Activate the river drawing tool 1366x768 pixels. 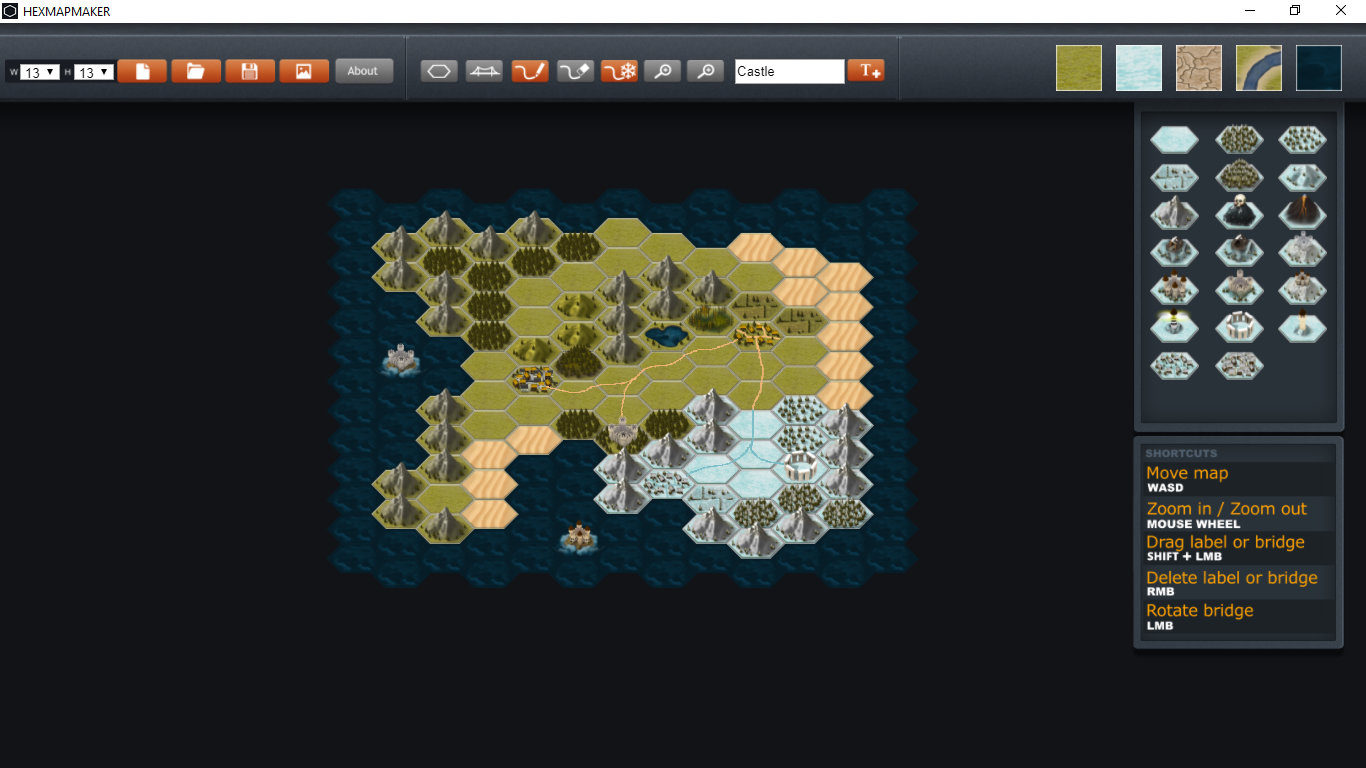(529, 70)
